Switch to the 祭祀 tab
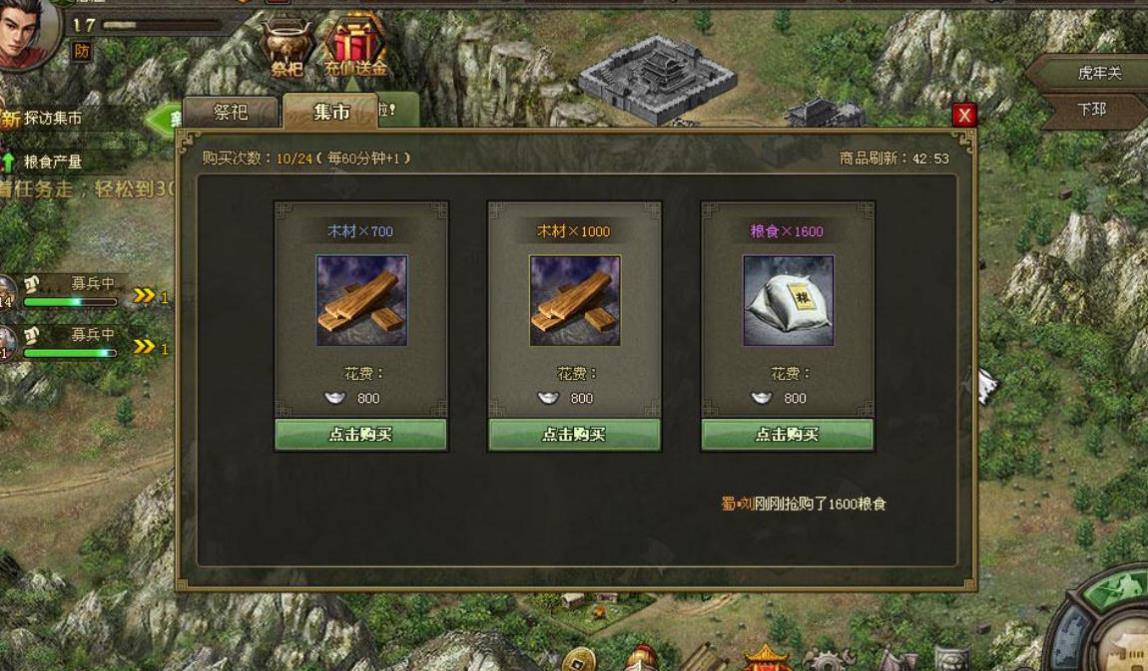 [231, 112]
